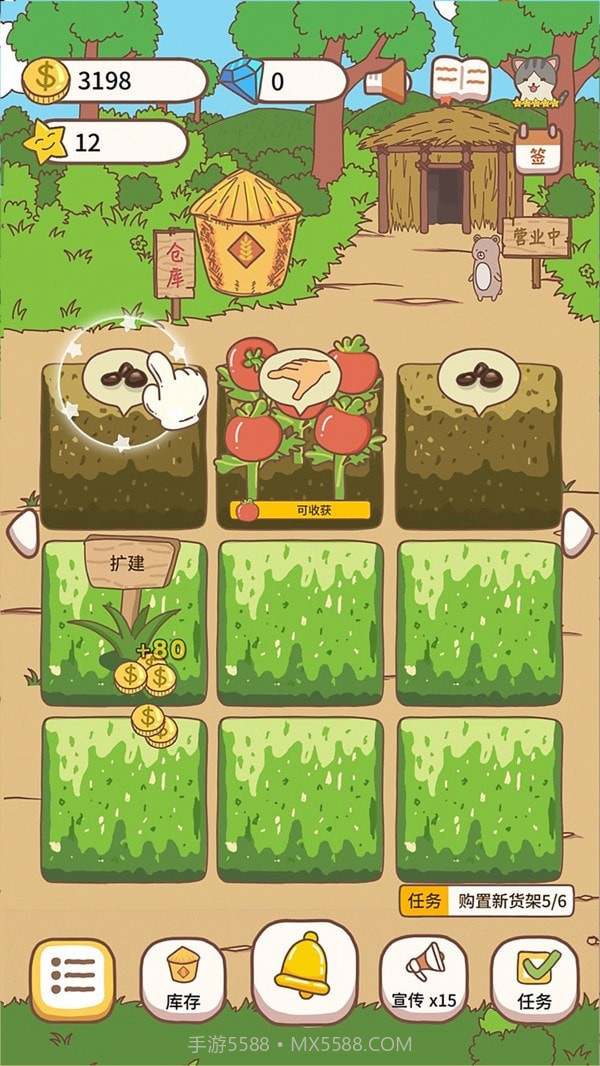Tap the blue diamond currency icon
Screen dimensions: 600x1066
click(240, 80)
